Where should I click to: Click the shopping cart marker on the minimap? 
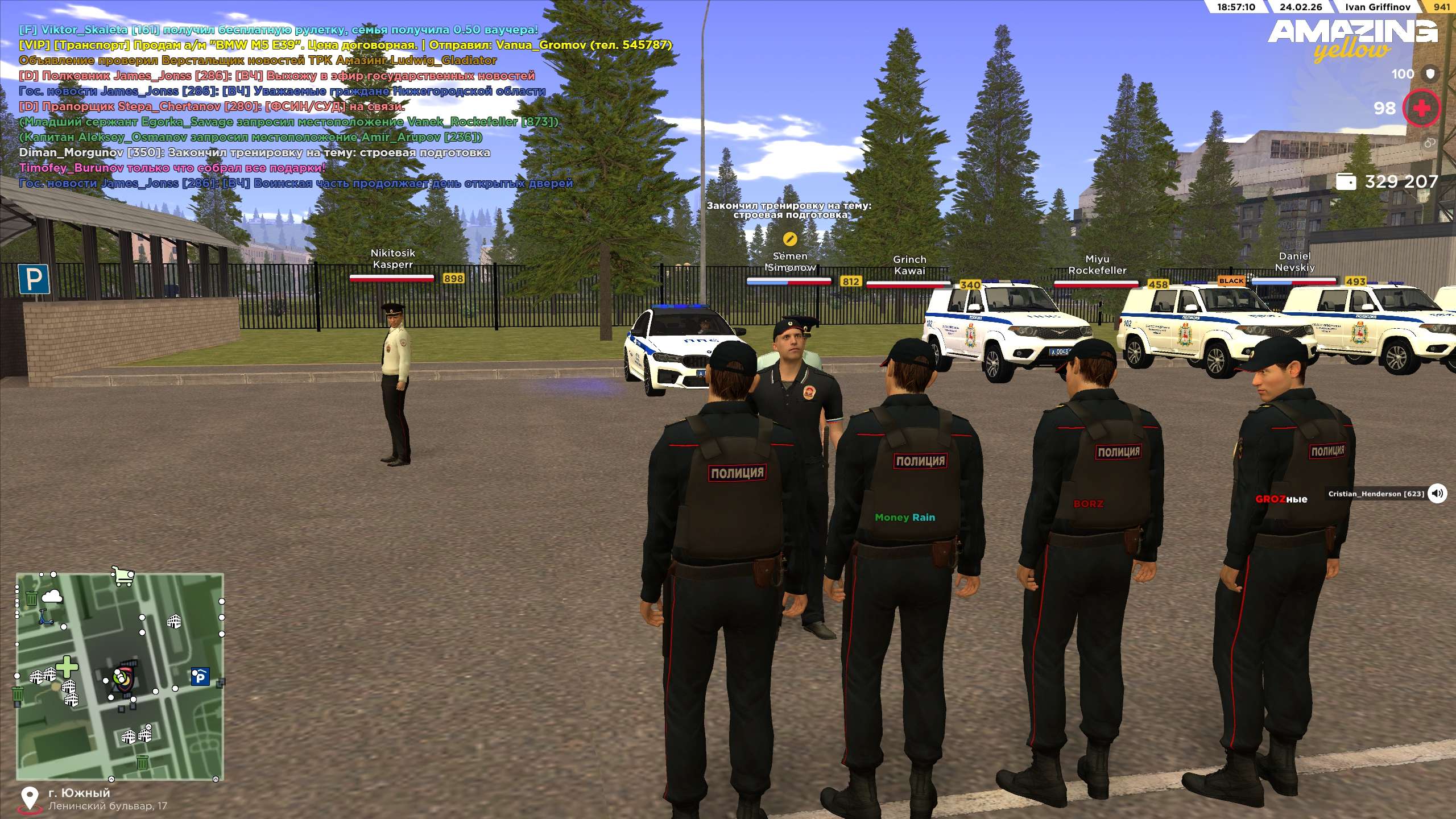click(123, 576)
